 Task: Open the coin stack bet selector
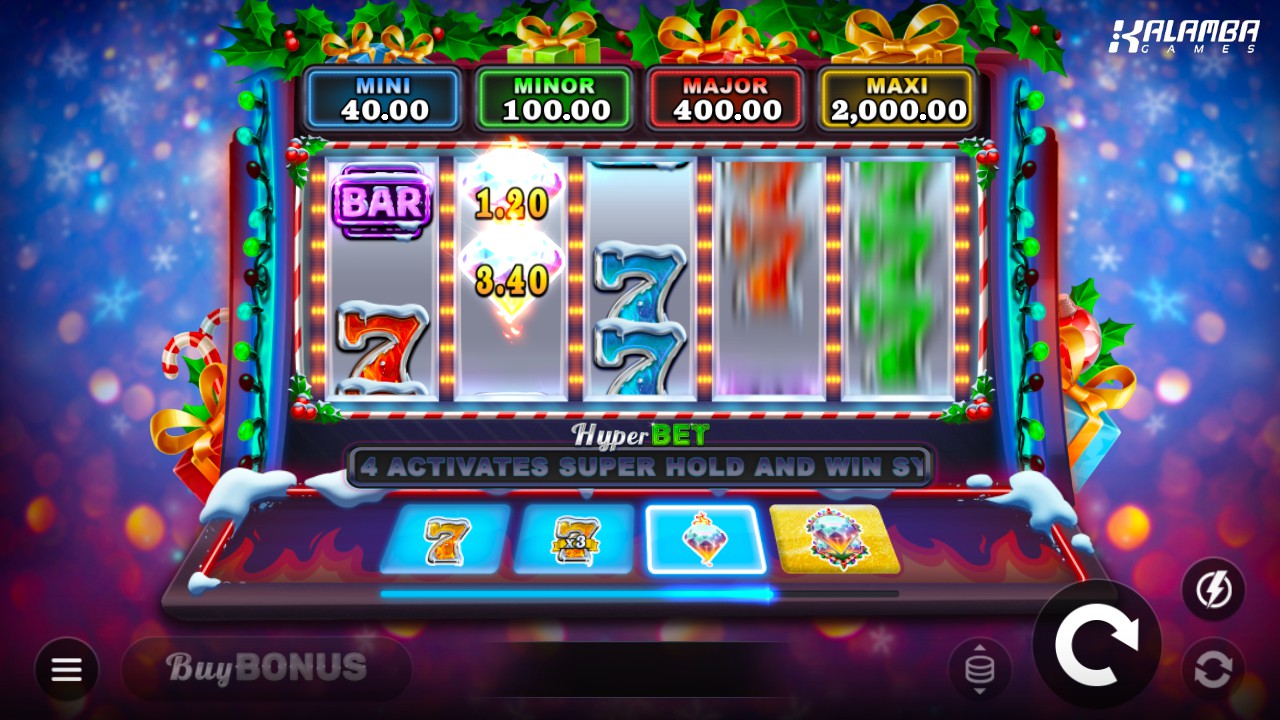click(x=979, y=669)
